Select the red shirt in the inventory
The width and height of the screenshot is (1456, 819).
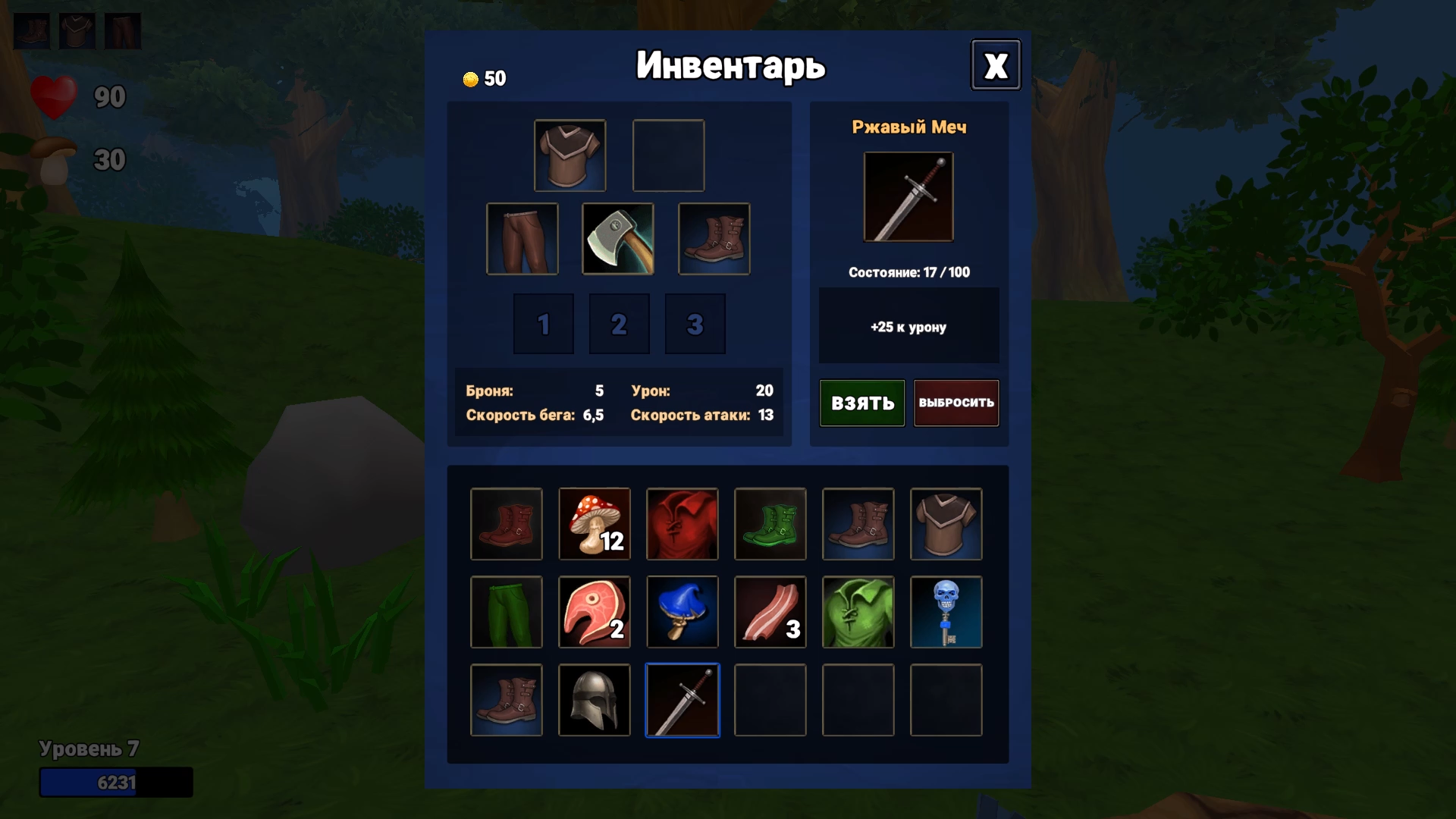point(682,524)
